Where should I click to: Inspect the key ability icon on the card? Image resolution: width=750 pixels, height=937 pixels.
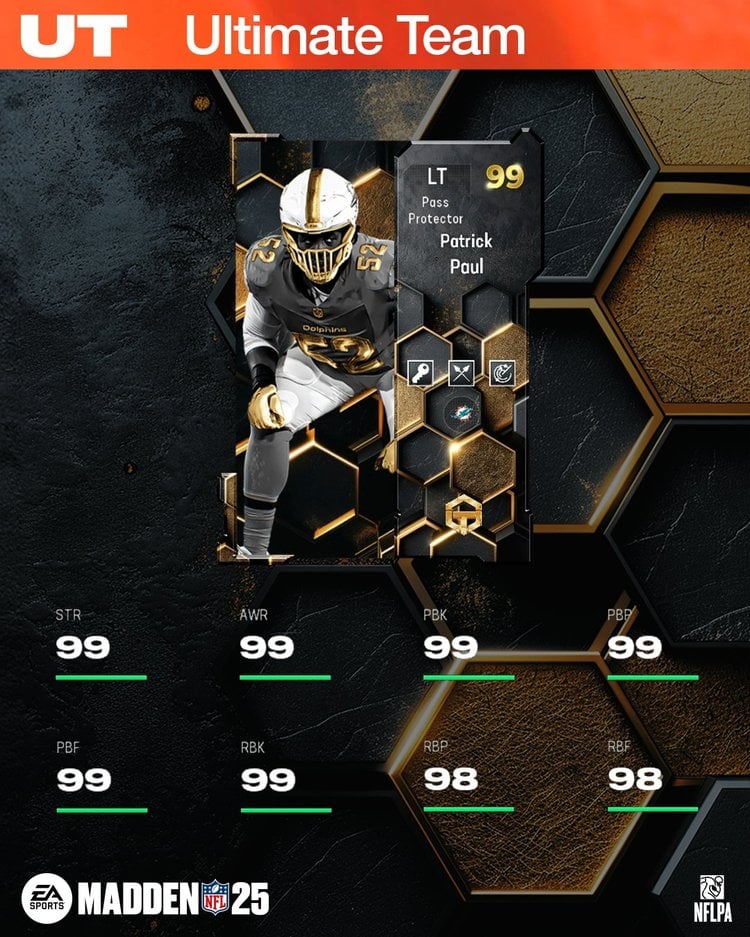[x=419, y=373]
